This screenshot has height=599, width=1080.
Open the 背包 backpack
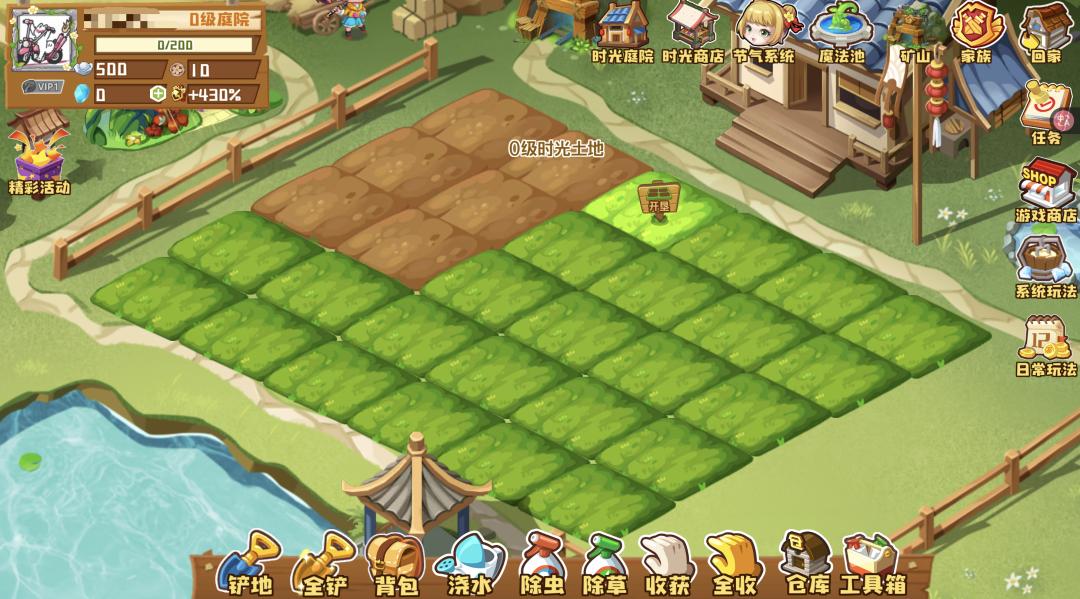pyautogui.click(x=394, y=564)
